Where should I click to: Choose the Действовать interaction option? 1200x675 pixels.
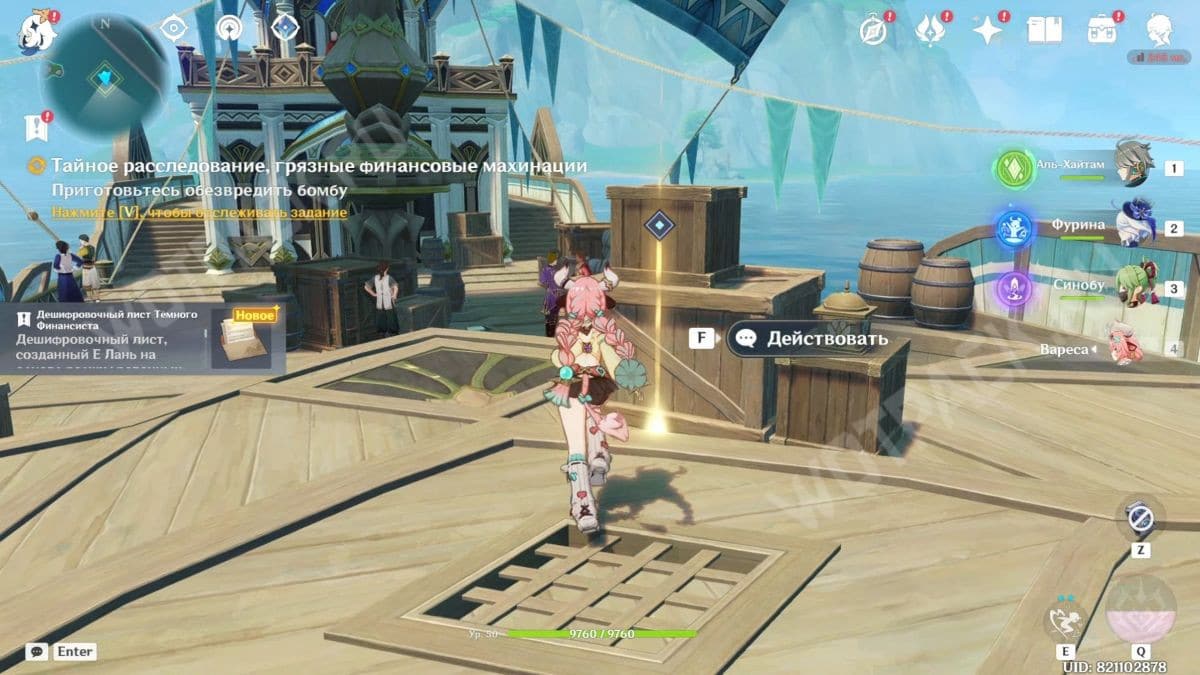[x=808, y=338]
